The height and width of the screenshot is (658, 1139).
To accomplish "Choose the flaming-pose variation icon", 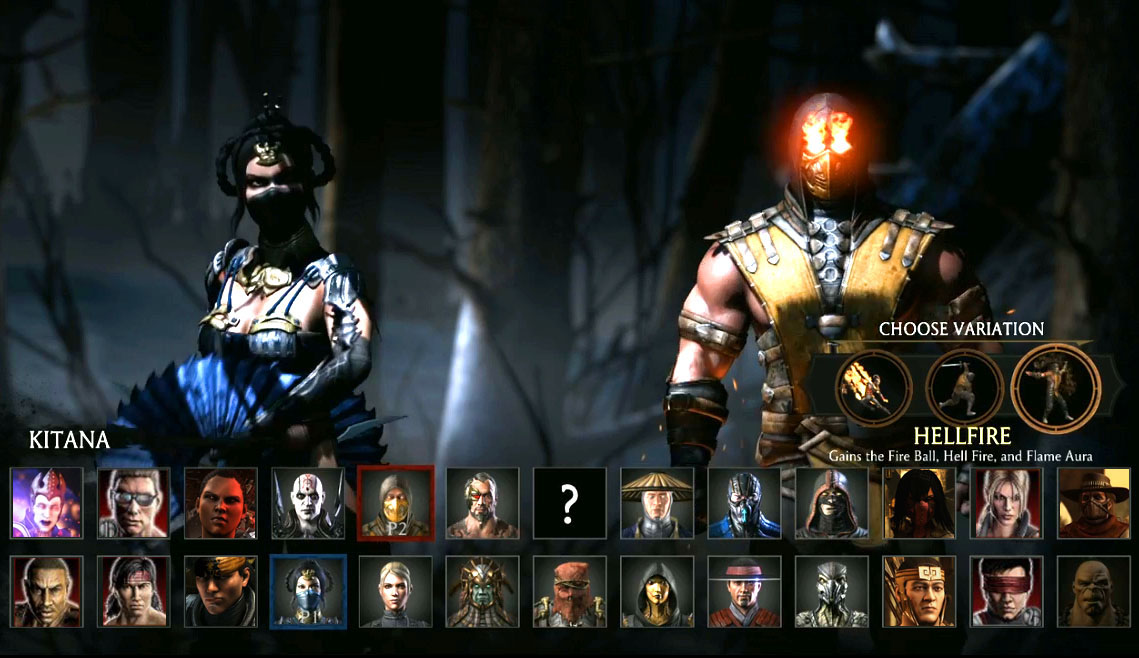I will 873,387.
